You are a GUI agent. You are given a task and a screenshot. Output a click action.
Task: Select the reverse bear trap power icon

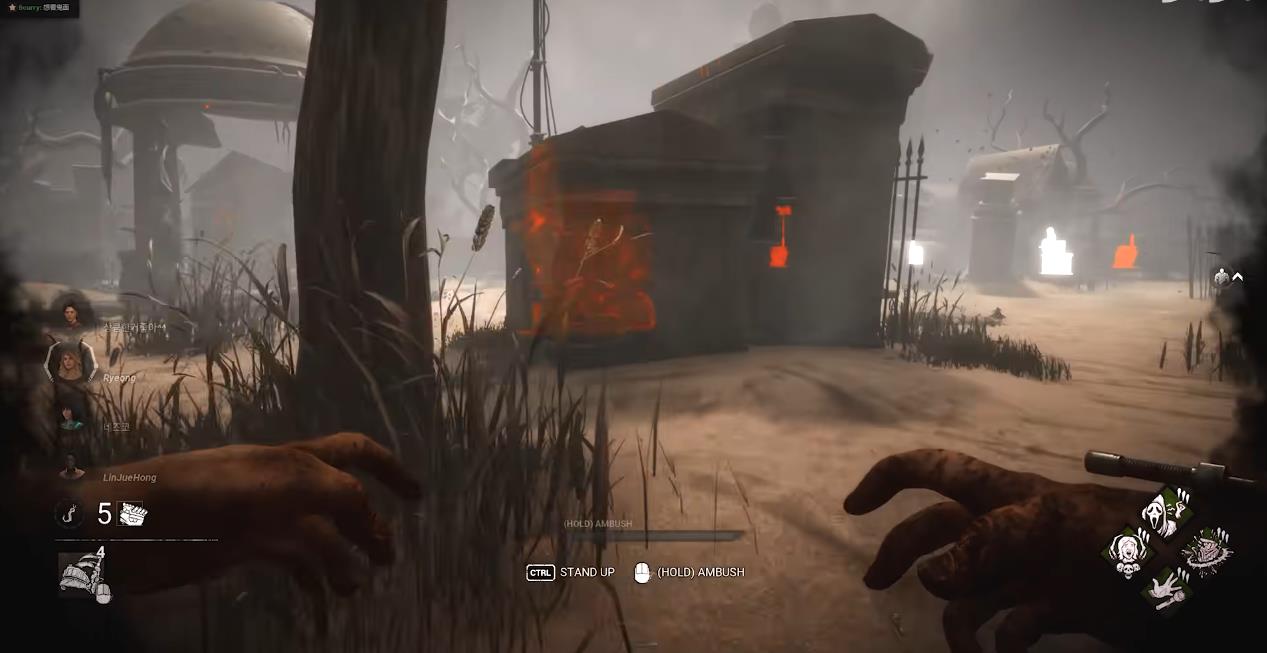point(82,576)
